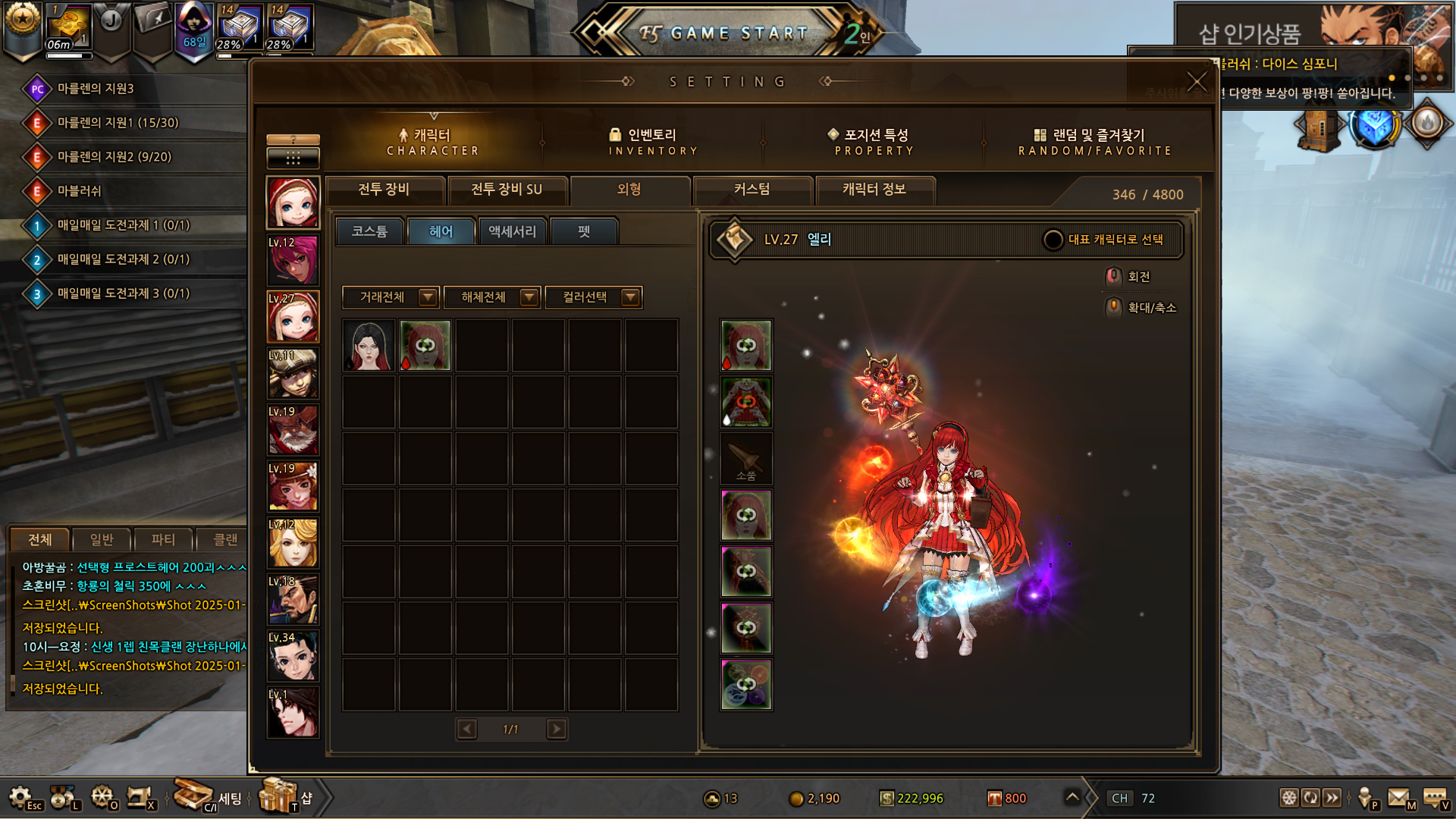Switch chat to the 파티 party tab
The image size is (1456, 819).
pos(163,539)
